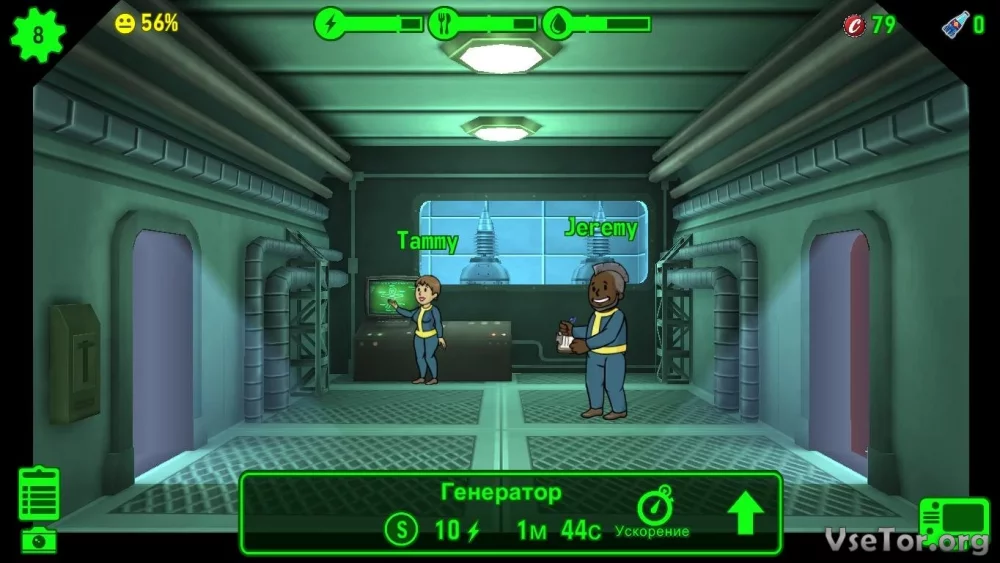Tap the water resource droplet icon
This screenshot has width=1000, height=563.
pyautogui.click(x=558, y=23)
